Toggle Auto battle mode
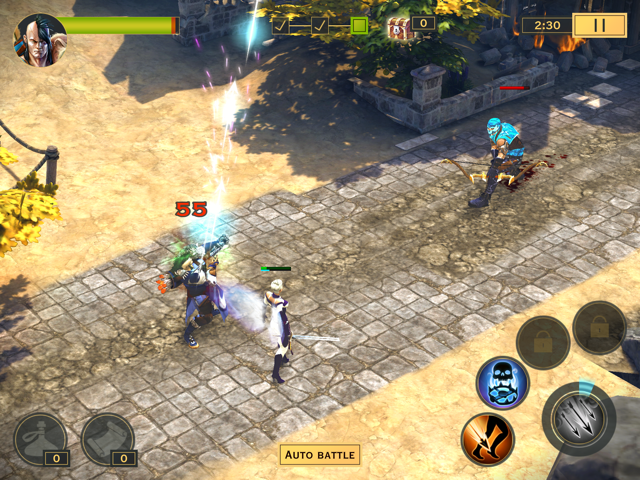640x480 pixels. pyautogui.click(x=320, y=455)
